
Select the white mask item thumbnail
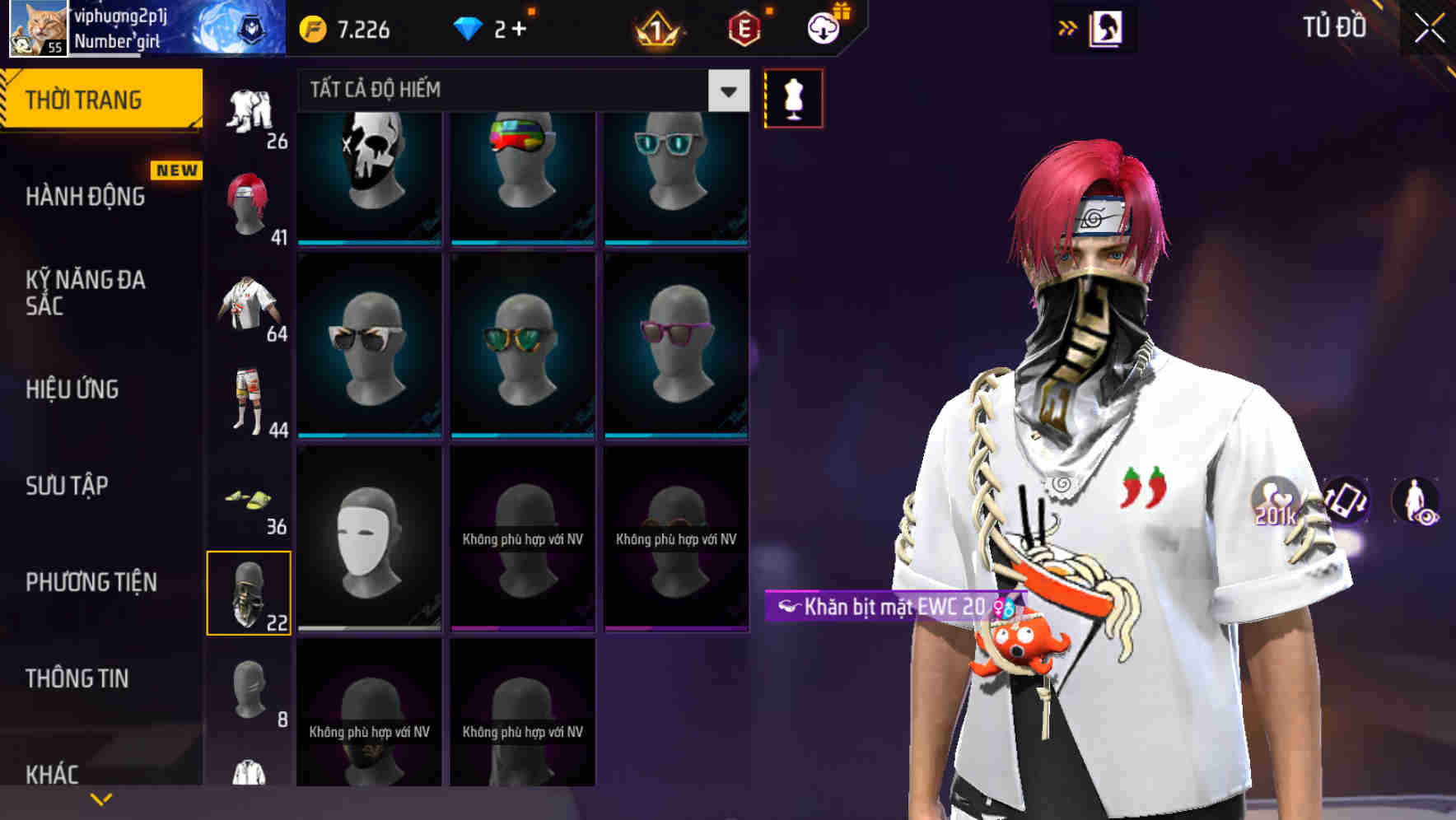(x=368, y=535)
